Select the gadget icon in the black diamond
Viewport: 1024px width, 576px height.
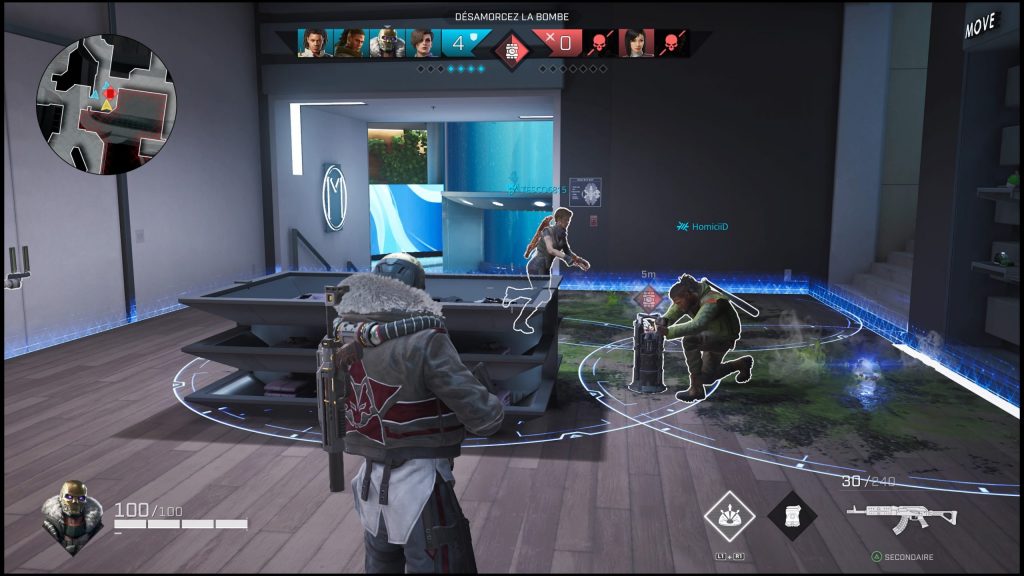tap(792, 516)
